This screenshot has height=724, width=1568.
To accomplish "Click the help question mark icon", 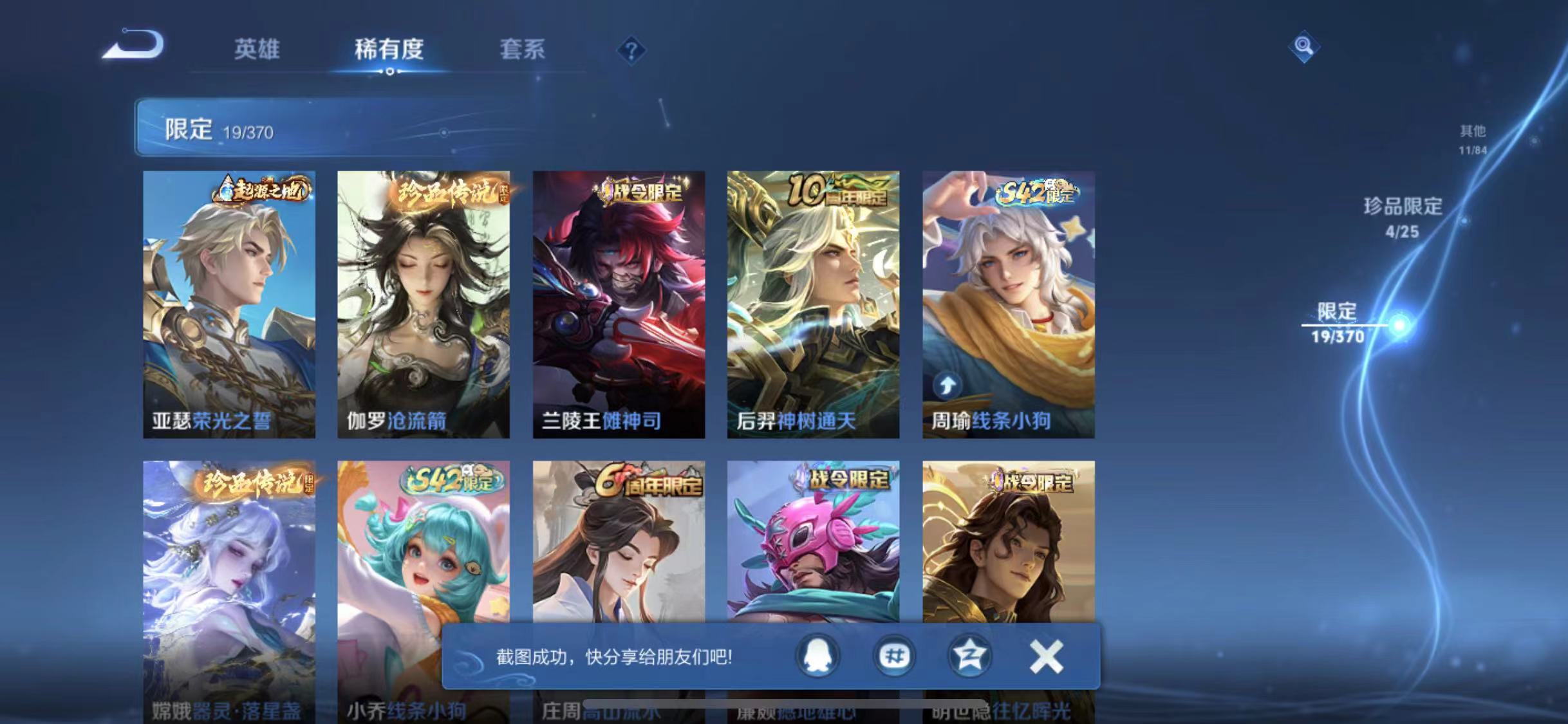I will coord(632,51).
